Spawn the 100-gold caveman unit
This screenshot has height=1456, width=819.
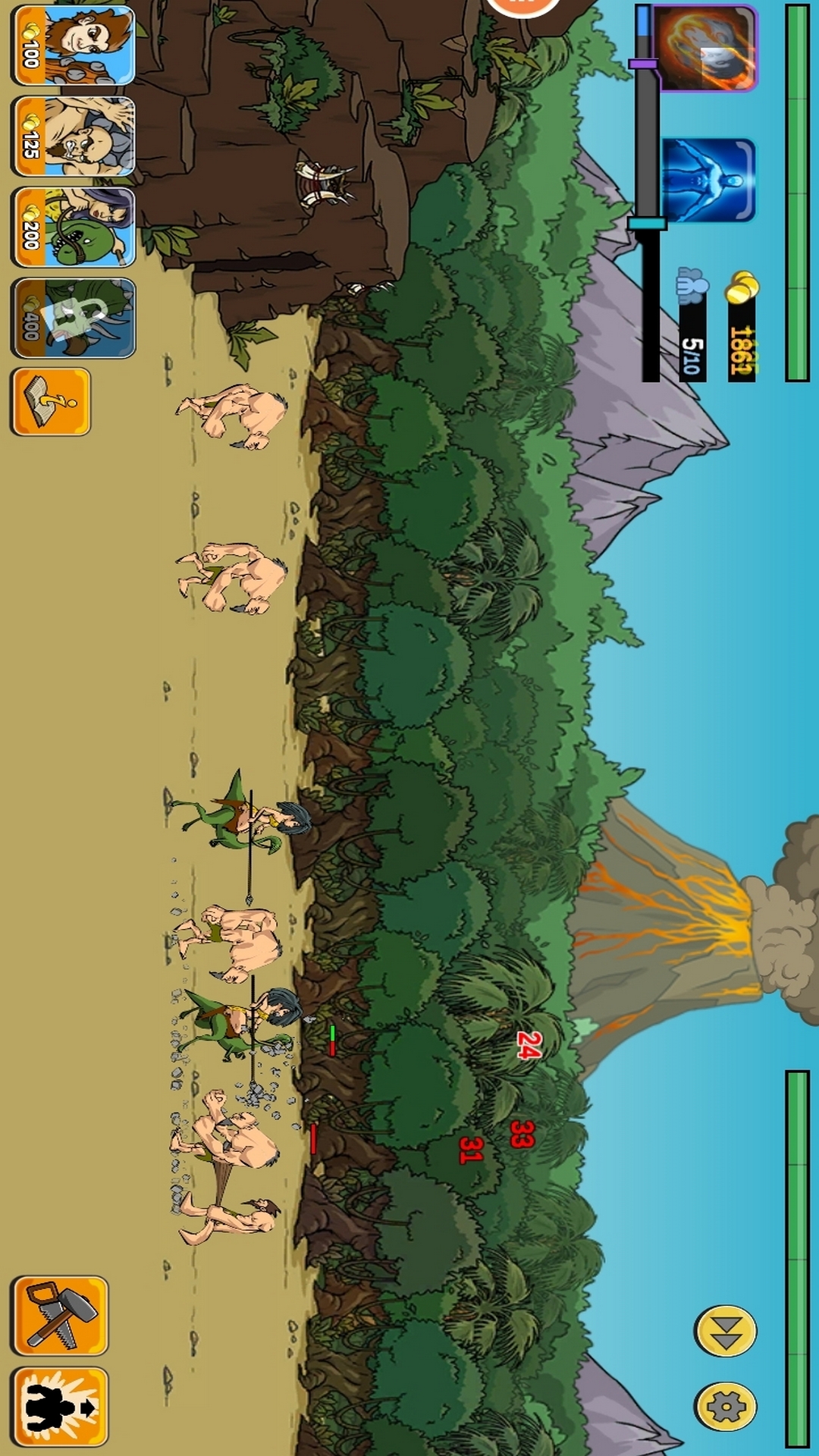click(x=73, y=45)
